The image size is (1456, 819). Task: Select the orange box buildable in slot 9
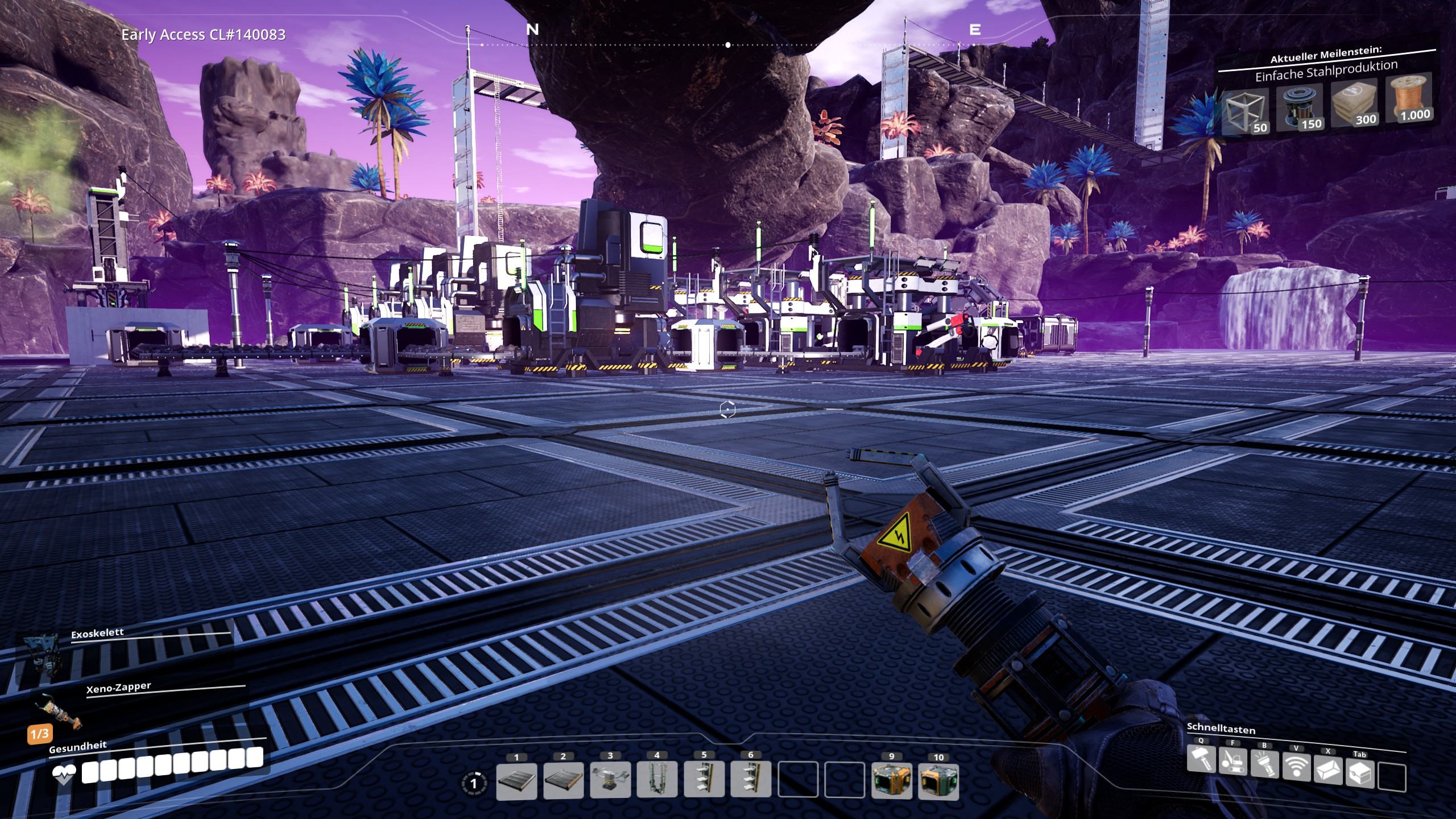pyautogui.click(x=891, y=781)
